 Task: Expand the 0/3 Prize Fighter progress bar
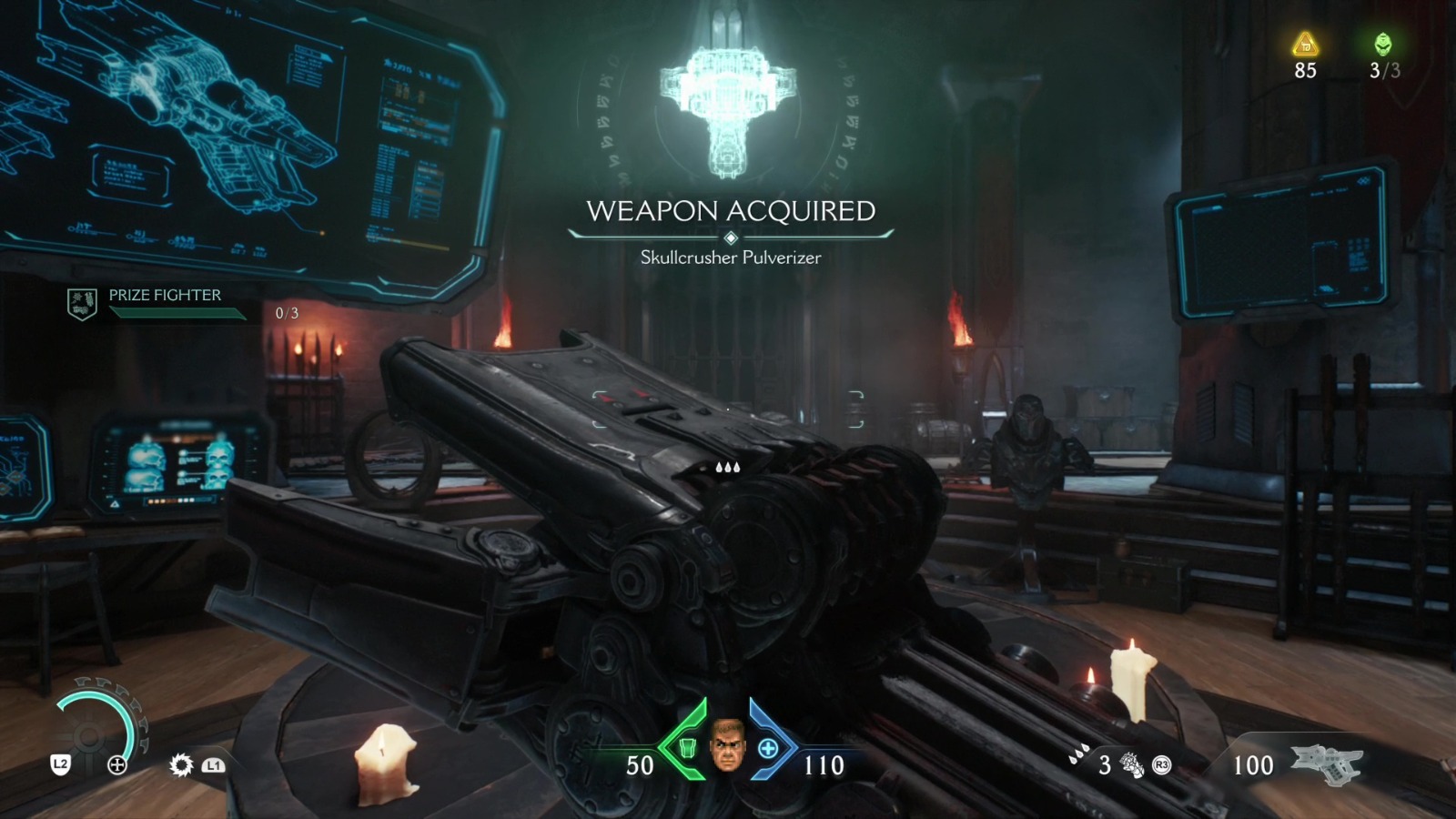pos(176,313)
